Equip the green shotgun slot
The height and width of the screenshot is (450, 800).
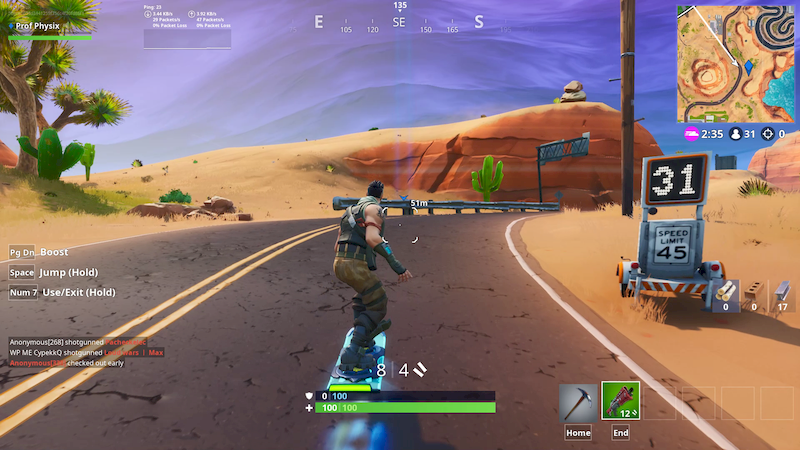point(620,402)
